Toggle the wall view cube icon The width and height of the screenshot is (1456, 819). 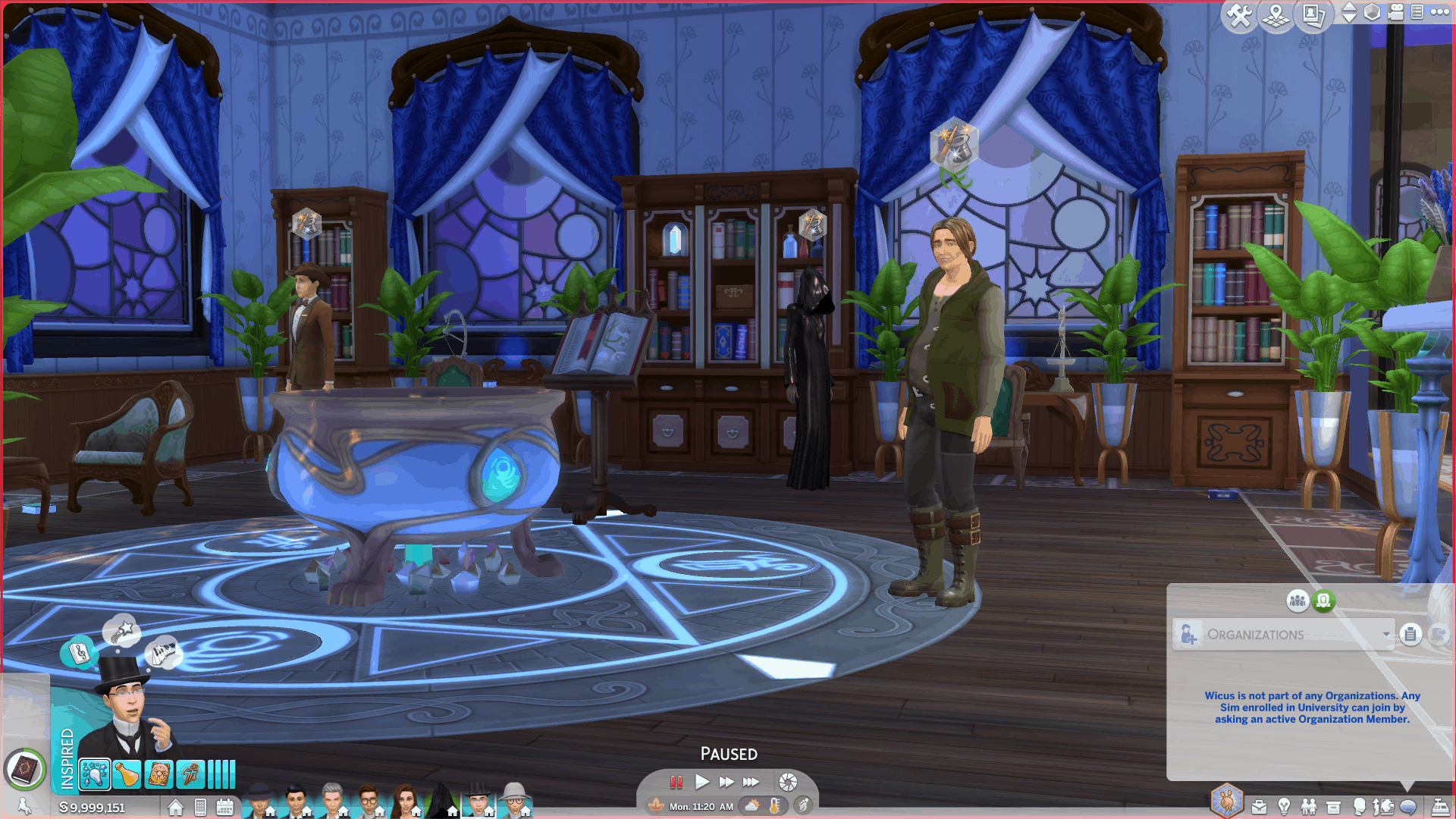[1372, 13]
